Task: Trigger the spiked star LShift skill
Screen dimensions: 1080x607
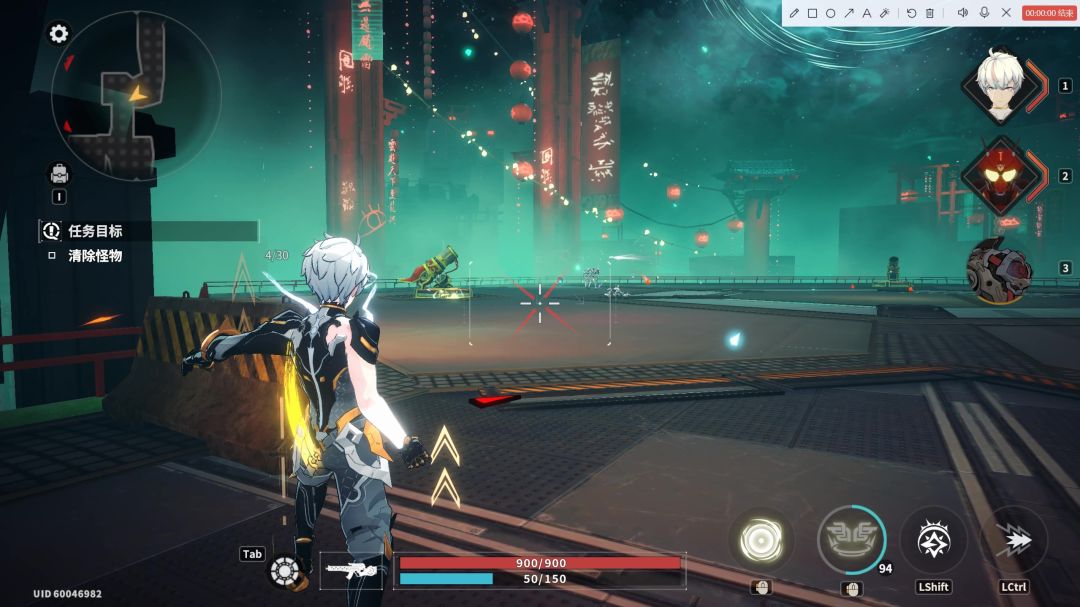Action: 933,540
